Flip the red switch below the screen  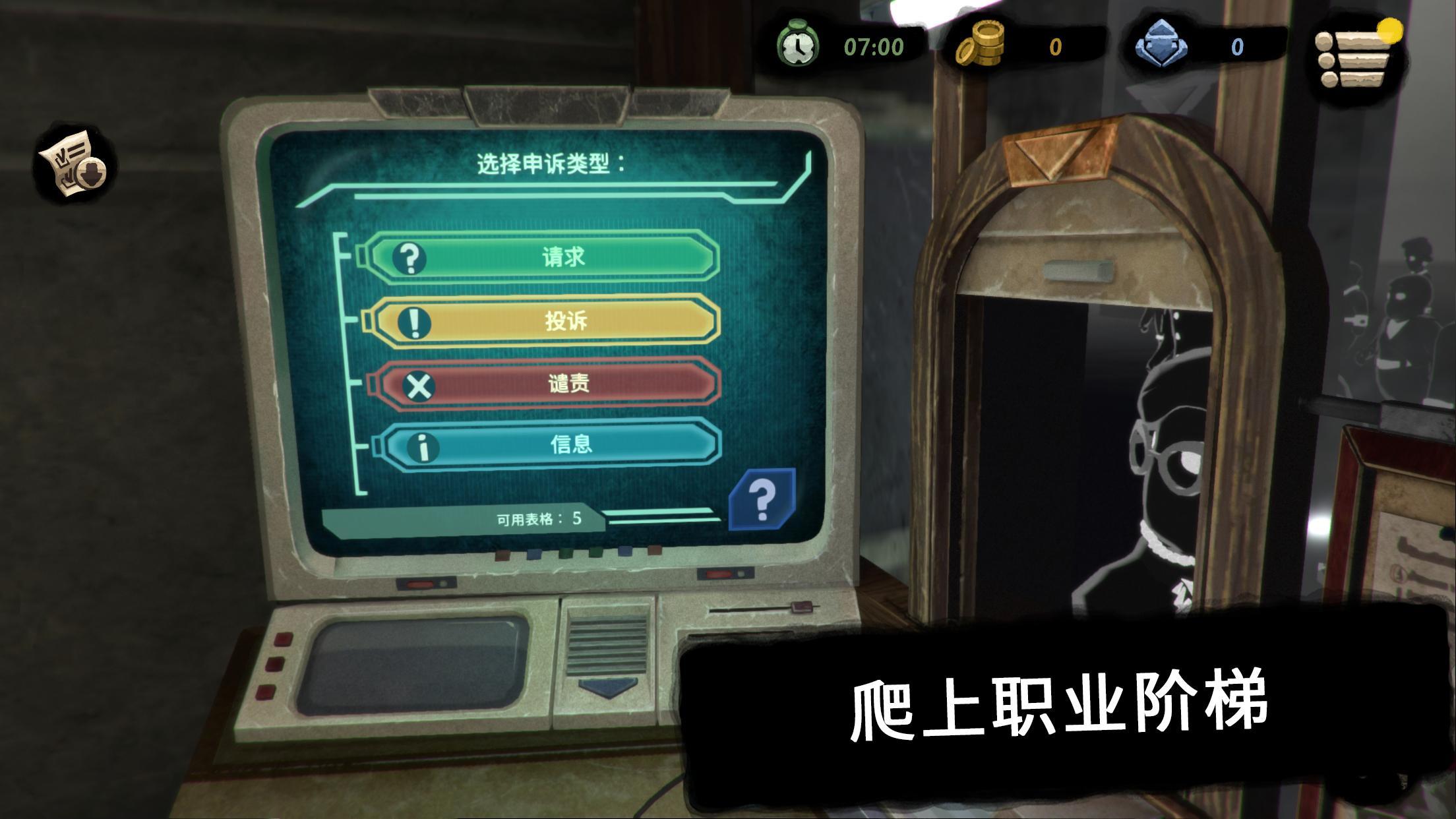click(x=501, y=555)
